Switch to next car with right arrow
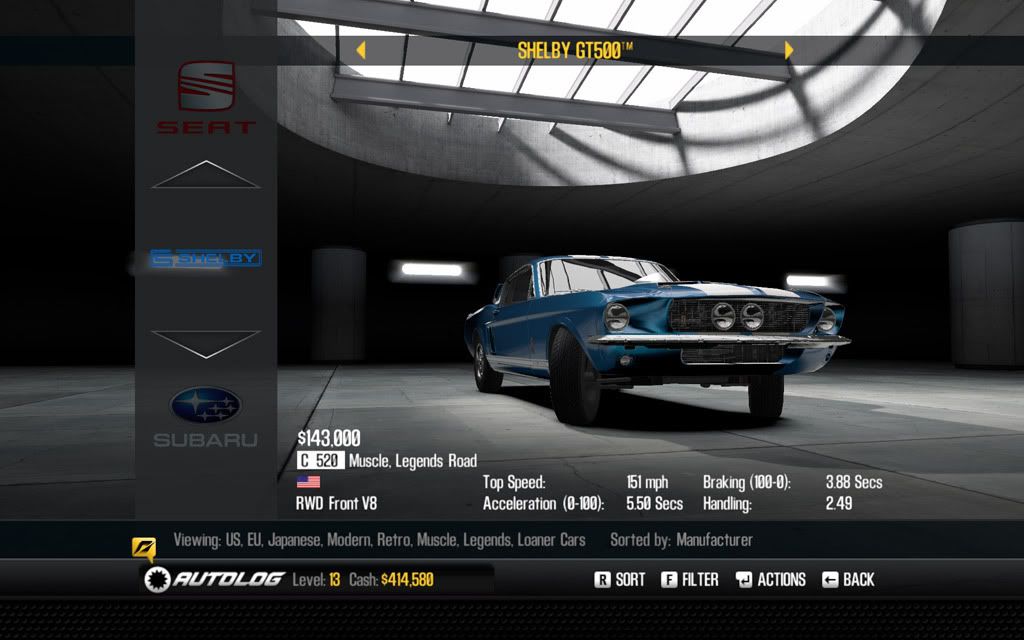The height and width of the screenshot is (640, 1024). (x=789, y=50)
